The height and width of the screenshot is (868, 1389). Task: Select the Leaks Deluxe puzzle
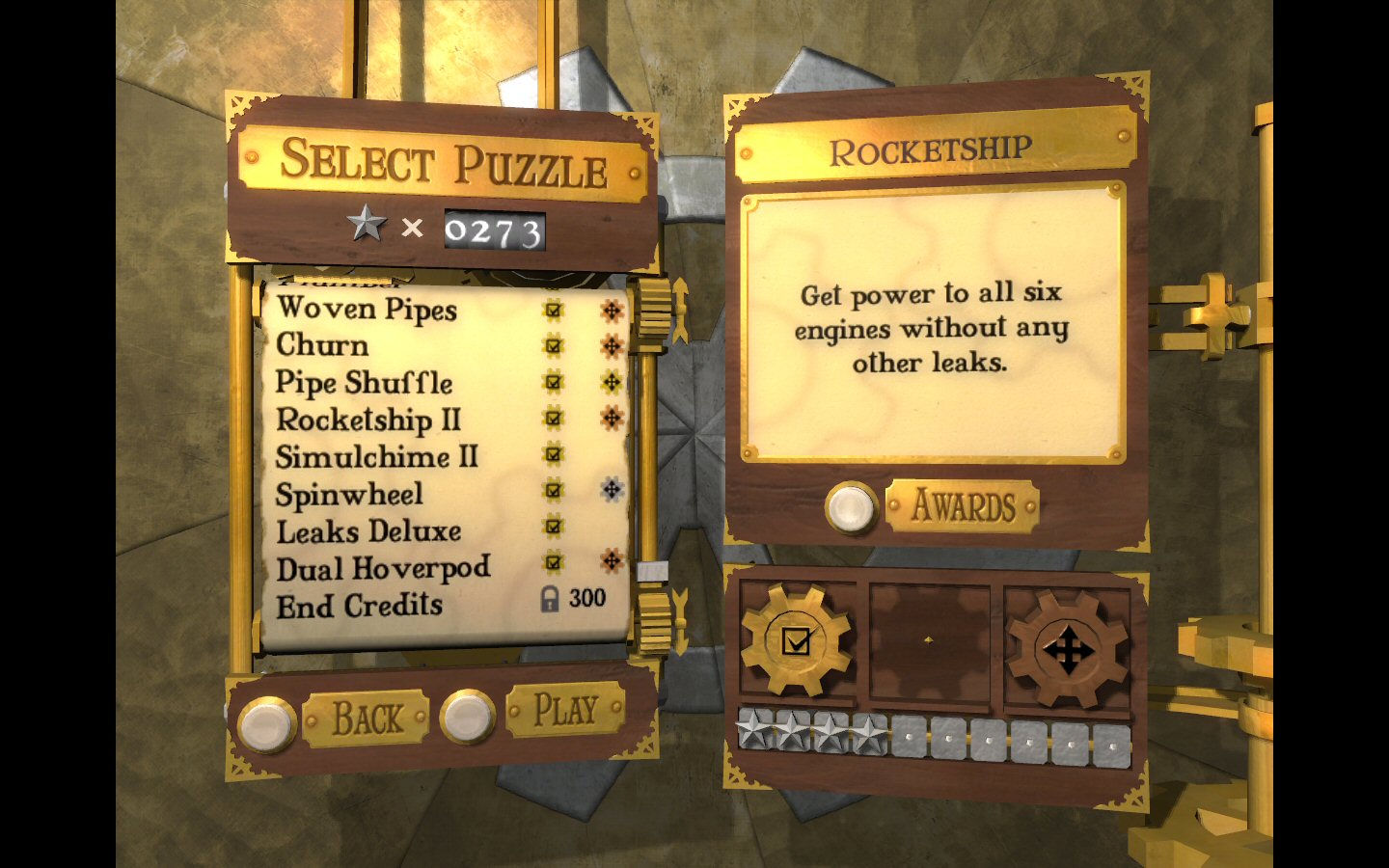point(368,530)
